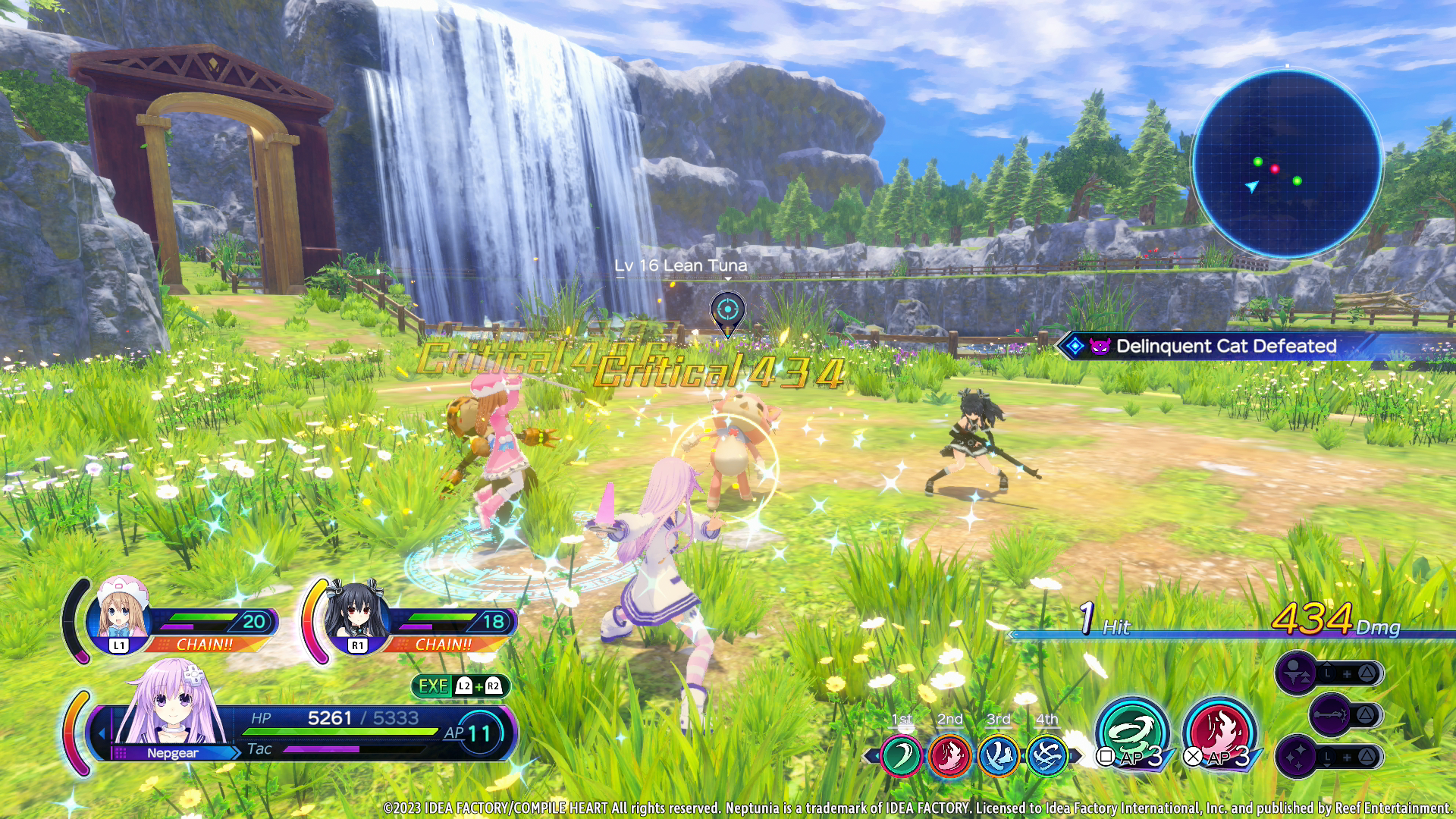Choose the 3rd combo blue skill icon
Screen dimensions: 1456x819
[998, 756]
